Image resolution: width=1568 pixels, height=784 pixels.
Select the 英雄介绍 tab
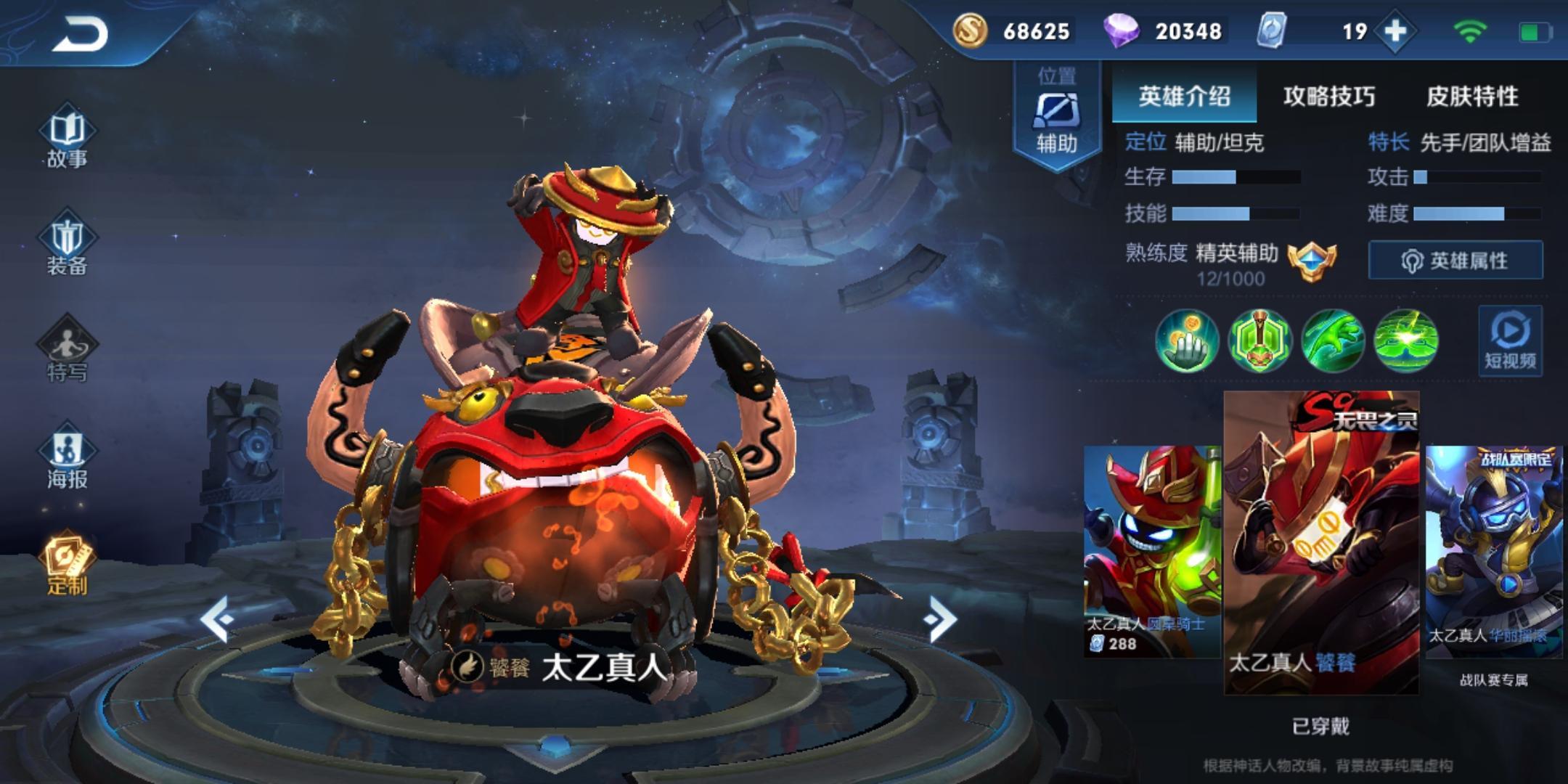1184,97
